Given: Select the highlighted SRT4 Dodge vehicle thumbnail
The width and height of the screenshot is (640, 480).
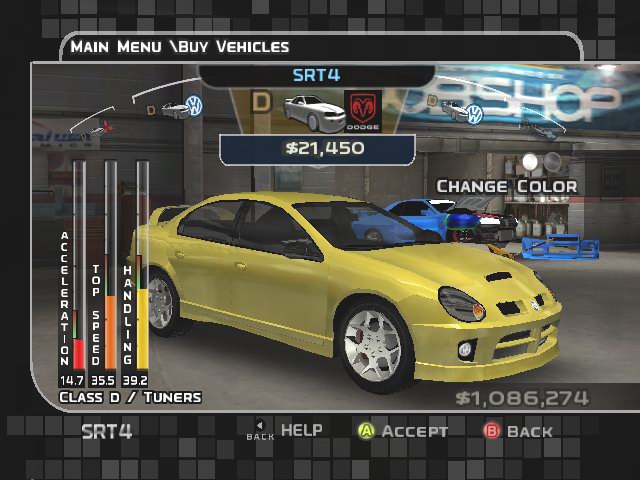Looking at the screenshot, I should click(308, 110).
